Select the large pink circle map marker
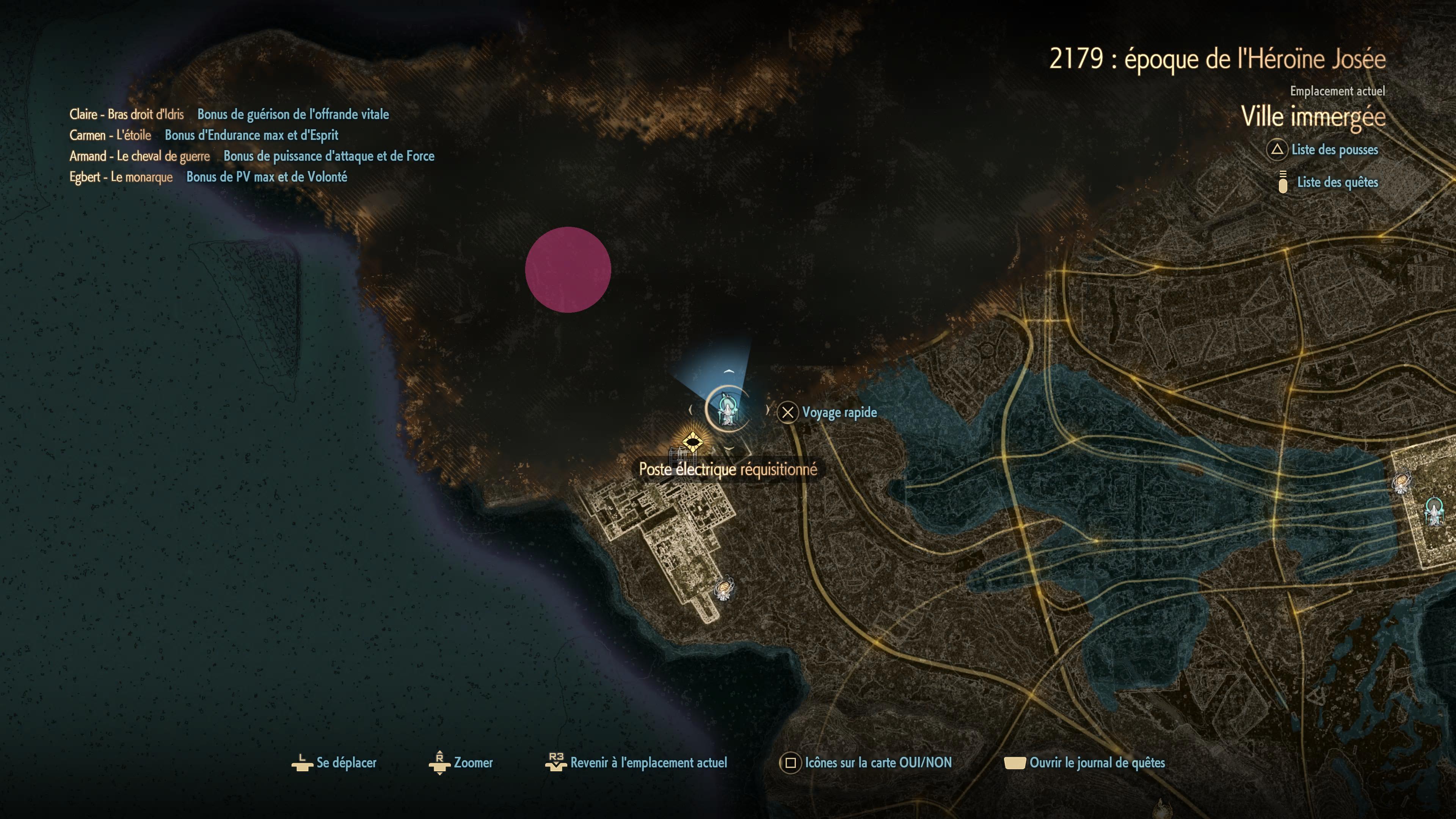1456x819 pixels. (x=568, y=270)
